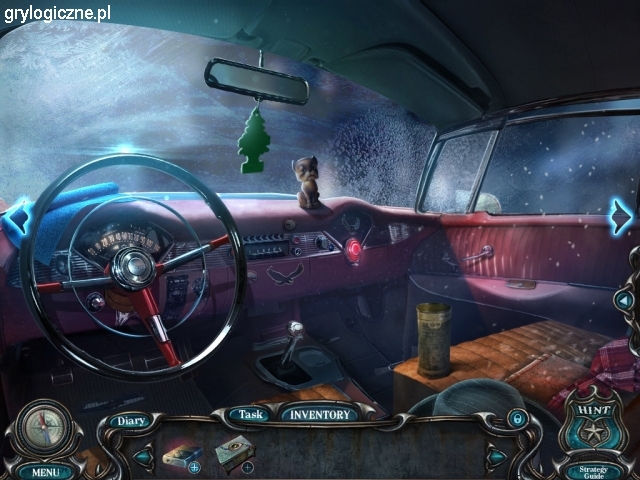The width and height of the screenshot is (640, 480).
Task: Select the matchbox inventory item
Action: click(180, 455)
